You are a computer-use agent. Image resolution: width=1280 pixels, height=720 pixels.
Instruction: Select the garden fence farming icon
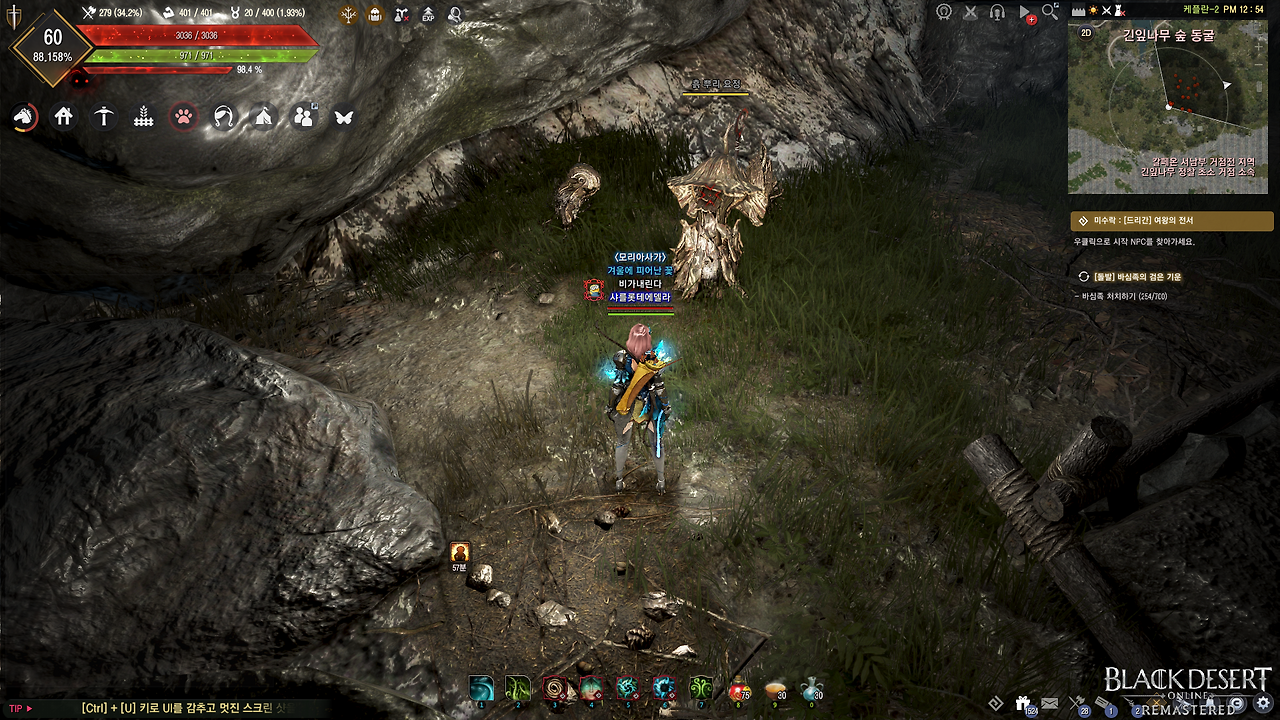click(x=143, y=117)
